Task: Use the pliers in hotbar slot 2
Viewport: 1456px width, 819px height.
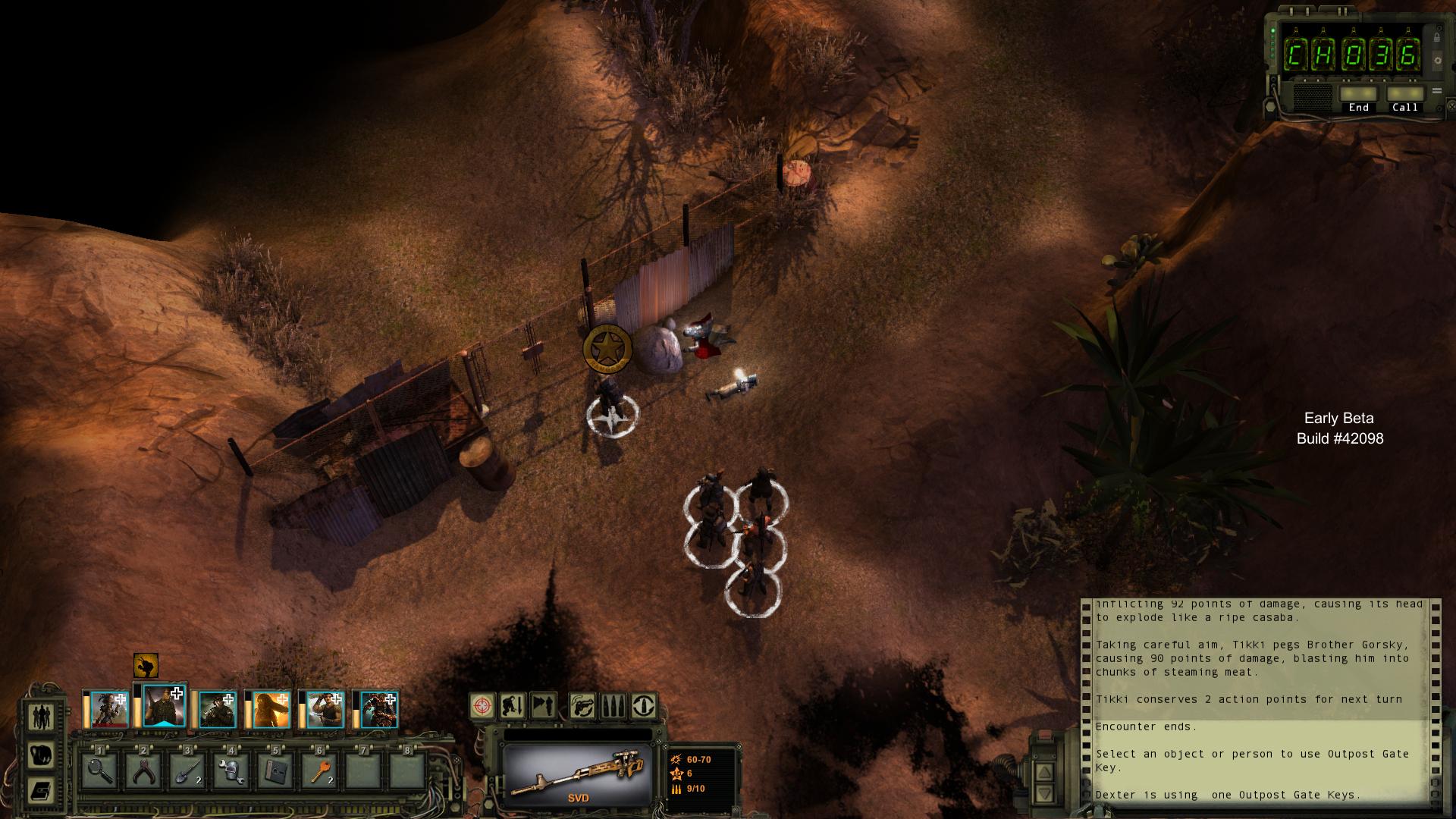Action: (144, 771)
